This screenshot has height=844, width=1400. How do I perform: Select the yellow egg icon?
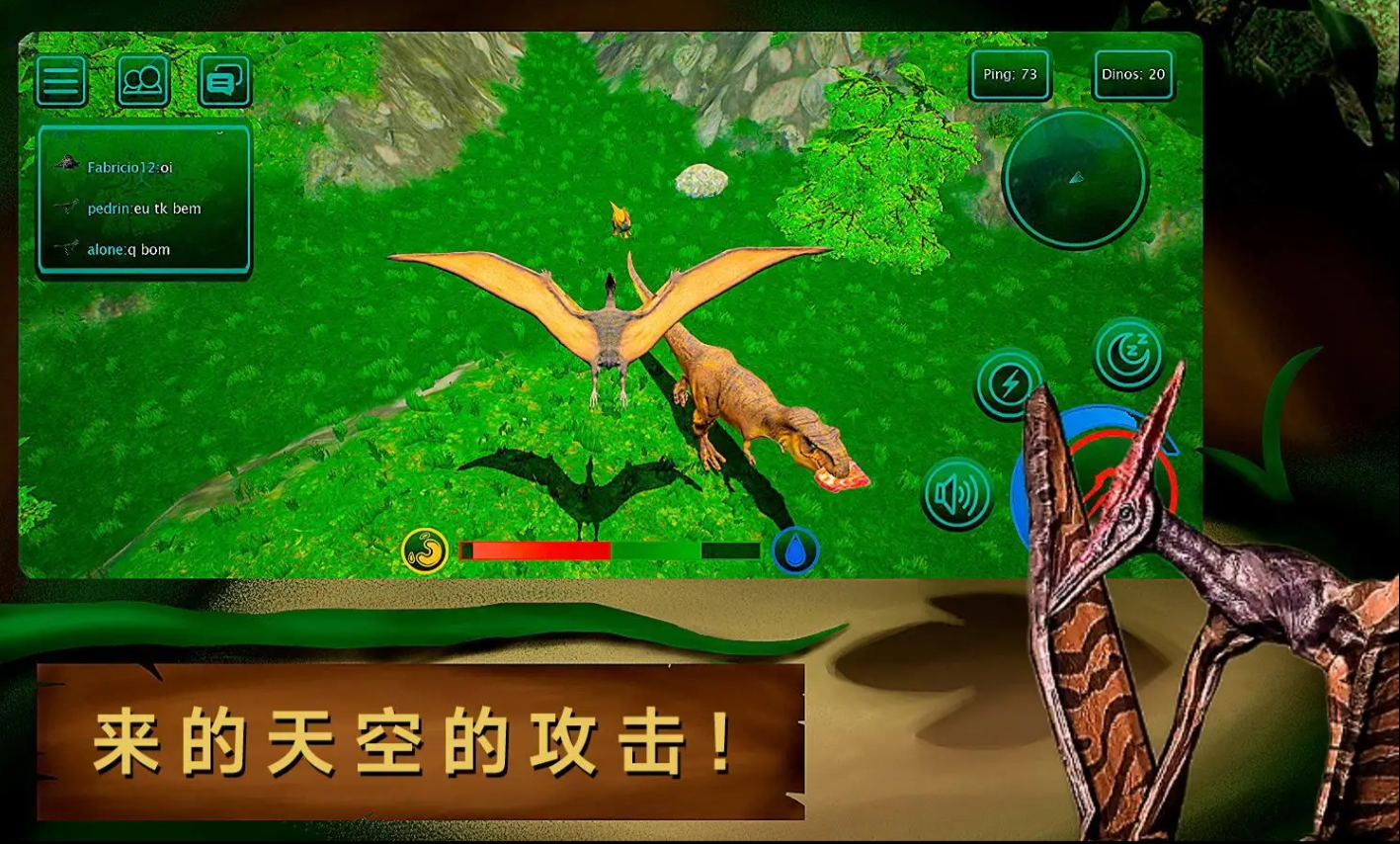coord(427,550)
